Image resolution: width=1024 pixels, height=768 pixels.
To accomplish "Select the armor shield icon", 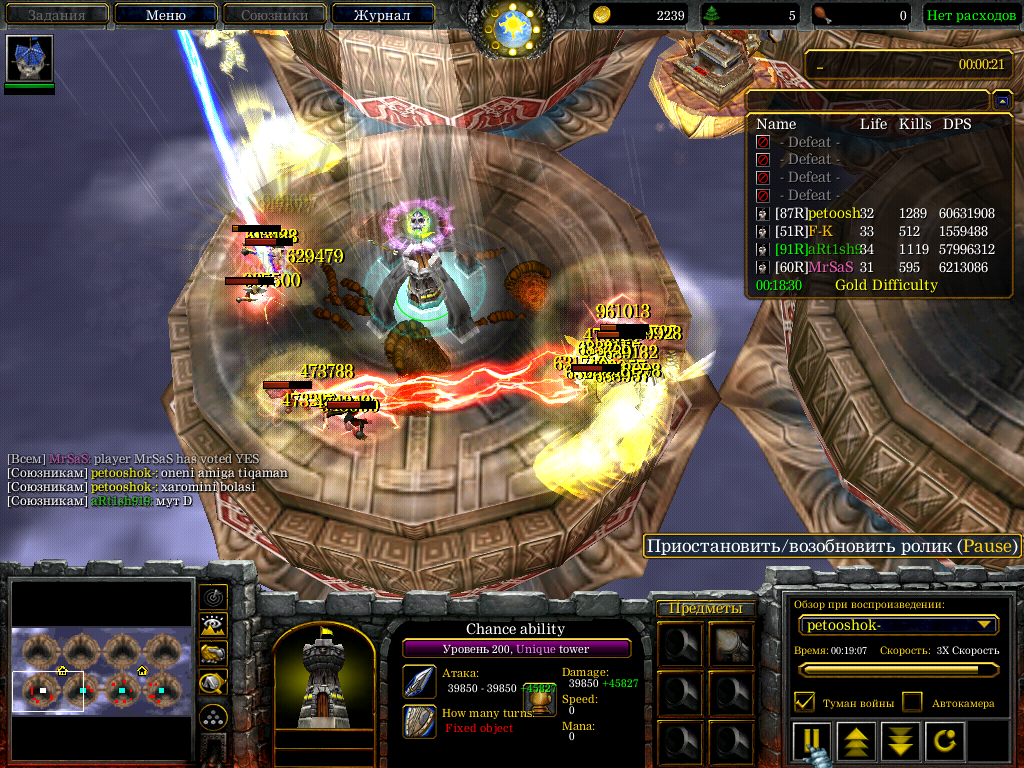I will (419, 721).
